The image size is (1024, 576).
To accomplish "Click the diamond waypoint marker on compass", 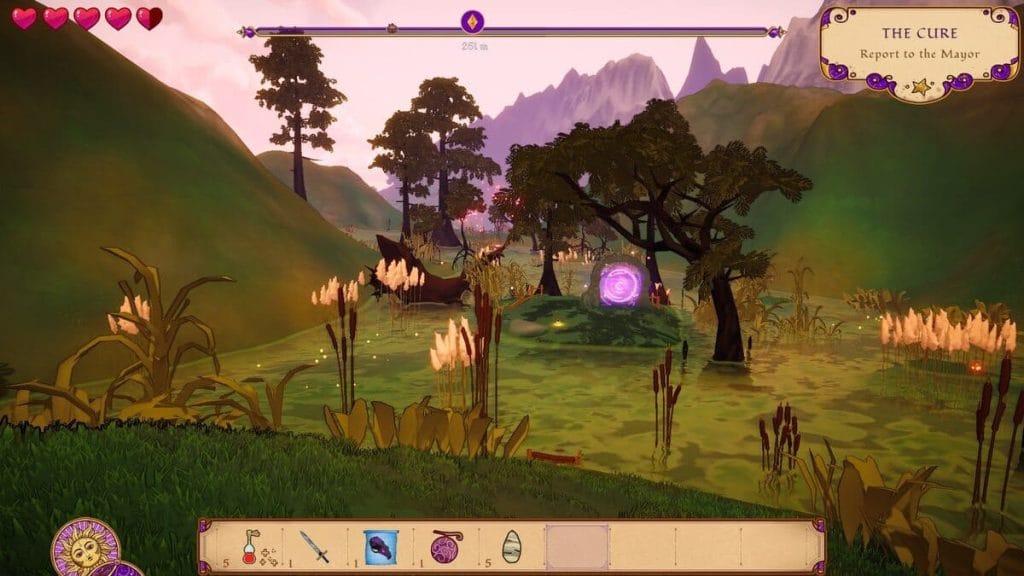I will (472, 22).
